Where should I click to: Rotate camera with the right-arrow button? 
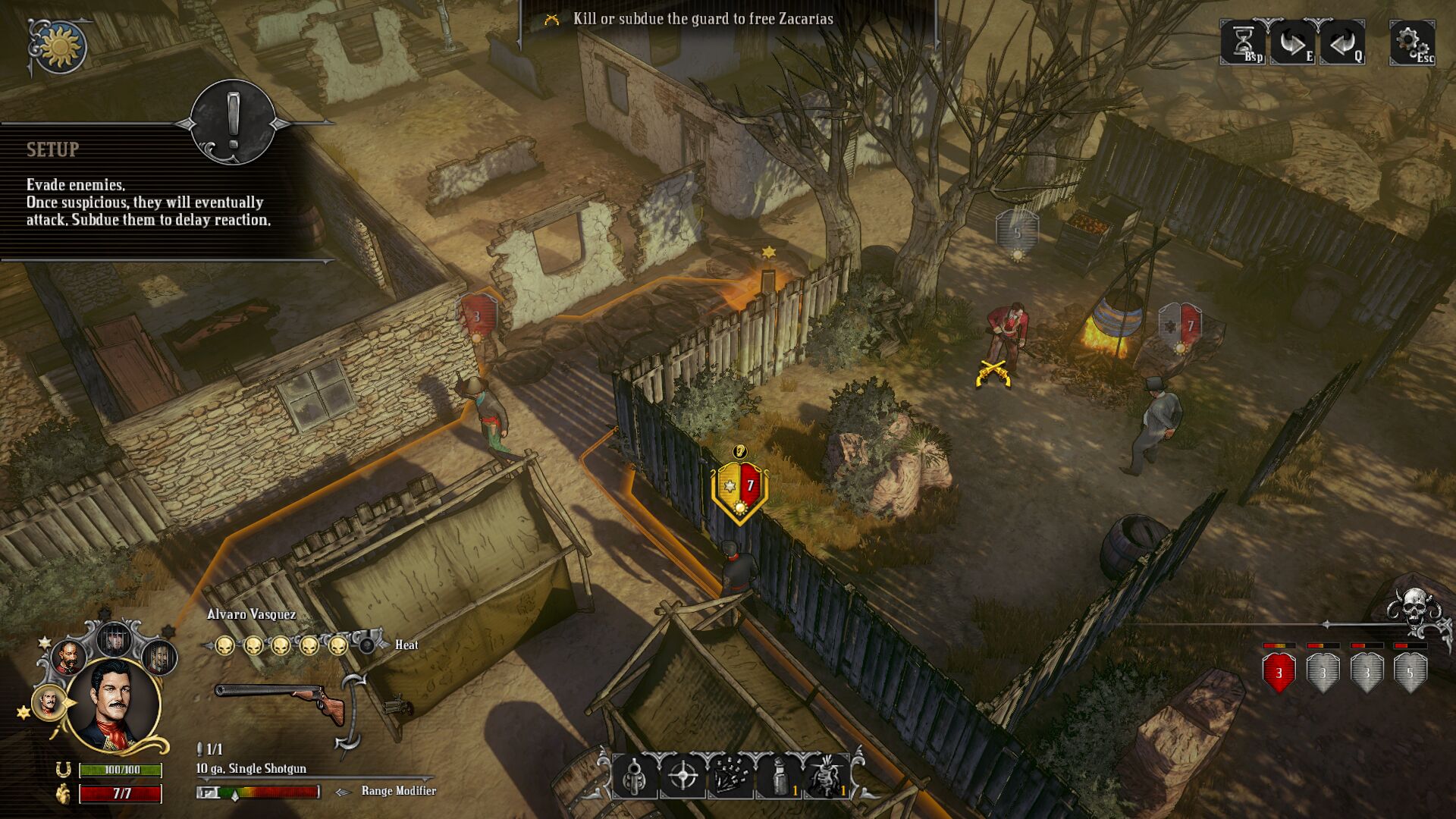1291,42
